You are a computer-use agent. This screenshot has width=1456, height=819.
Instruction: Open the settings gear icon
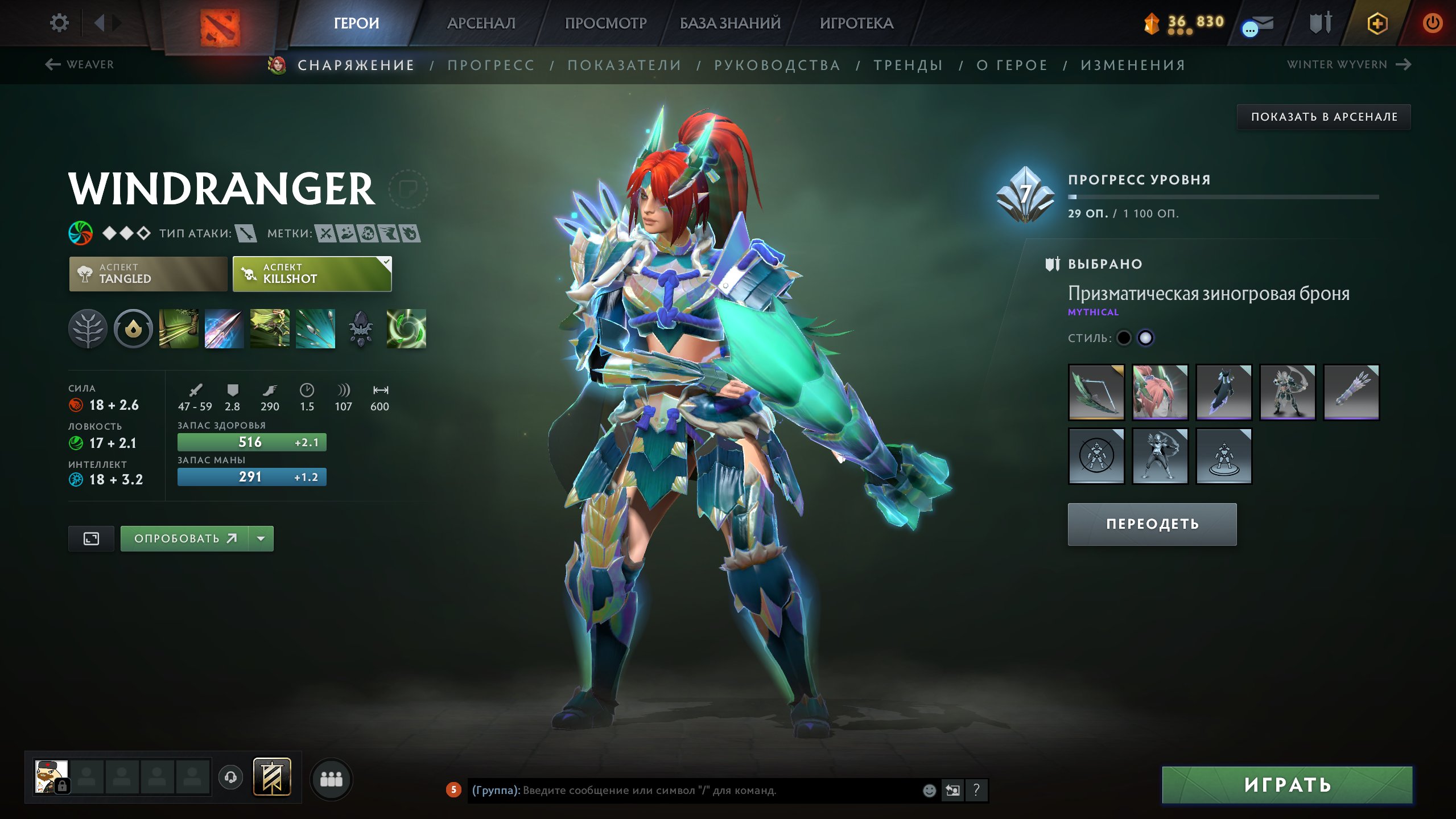coord(59,22)
